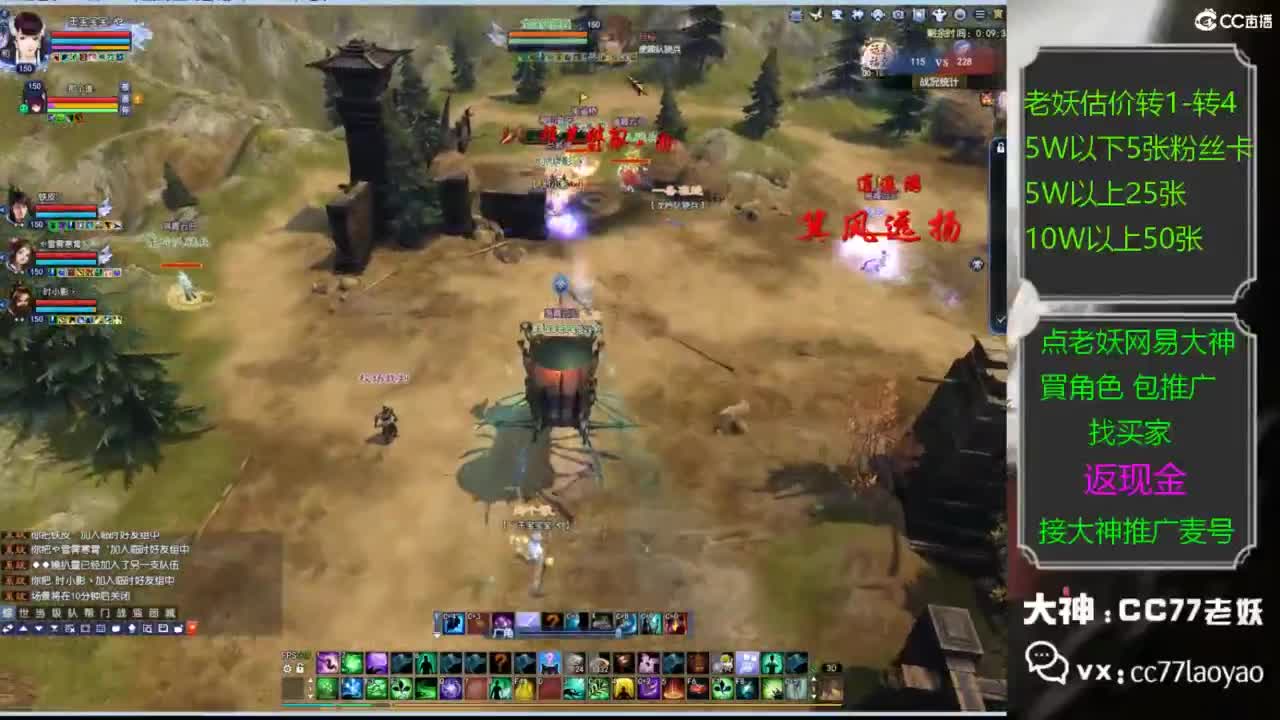Image resolution: width=1280 pixels, height=720 pixels.
Task: Toggle the action bar lock padlock icon
Action: 299,666
